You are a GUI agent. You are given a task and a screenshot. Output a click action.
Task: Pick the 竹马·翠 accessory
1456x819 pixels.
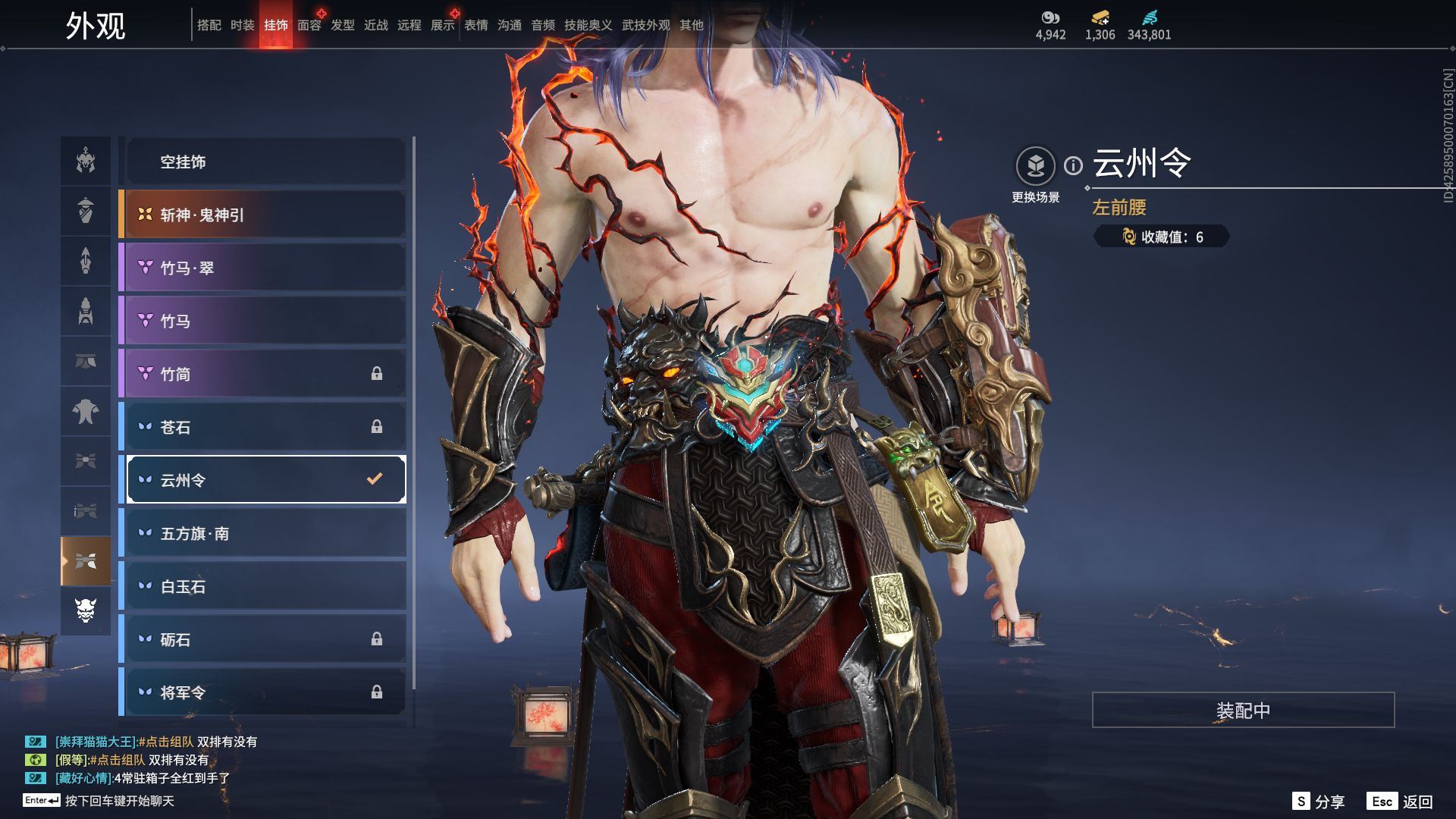[265, 268]
